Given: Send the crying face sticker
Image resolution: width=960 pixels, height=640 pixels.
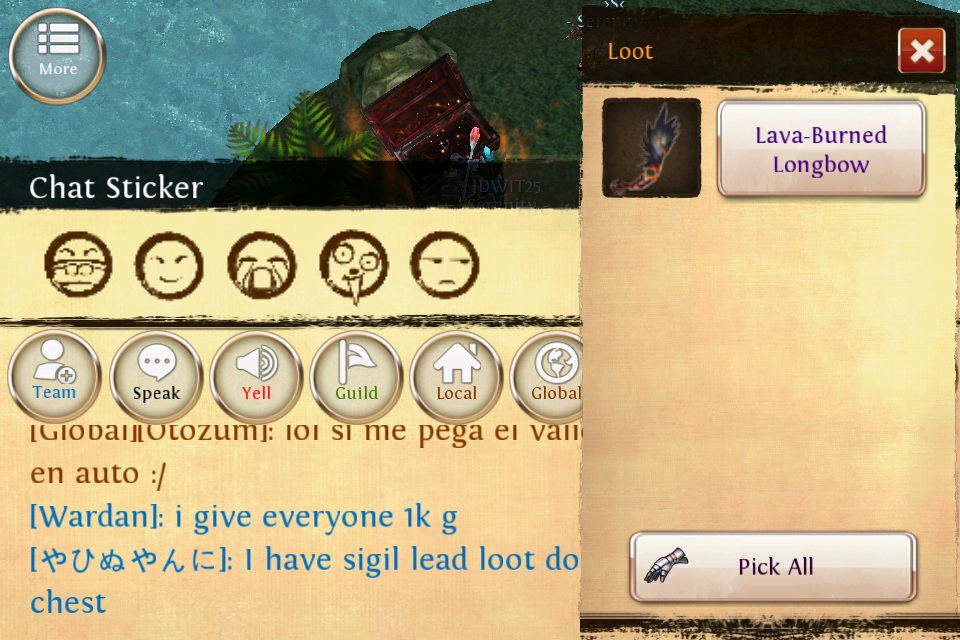Looking at the screenshot, I should pos(262,266).
